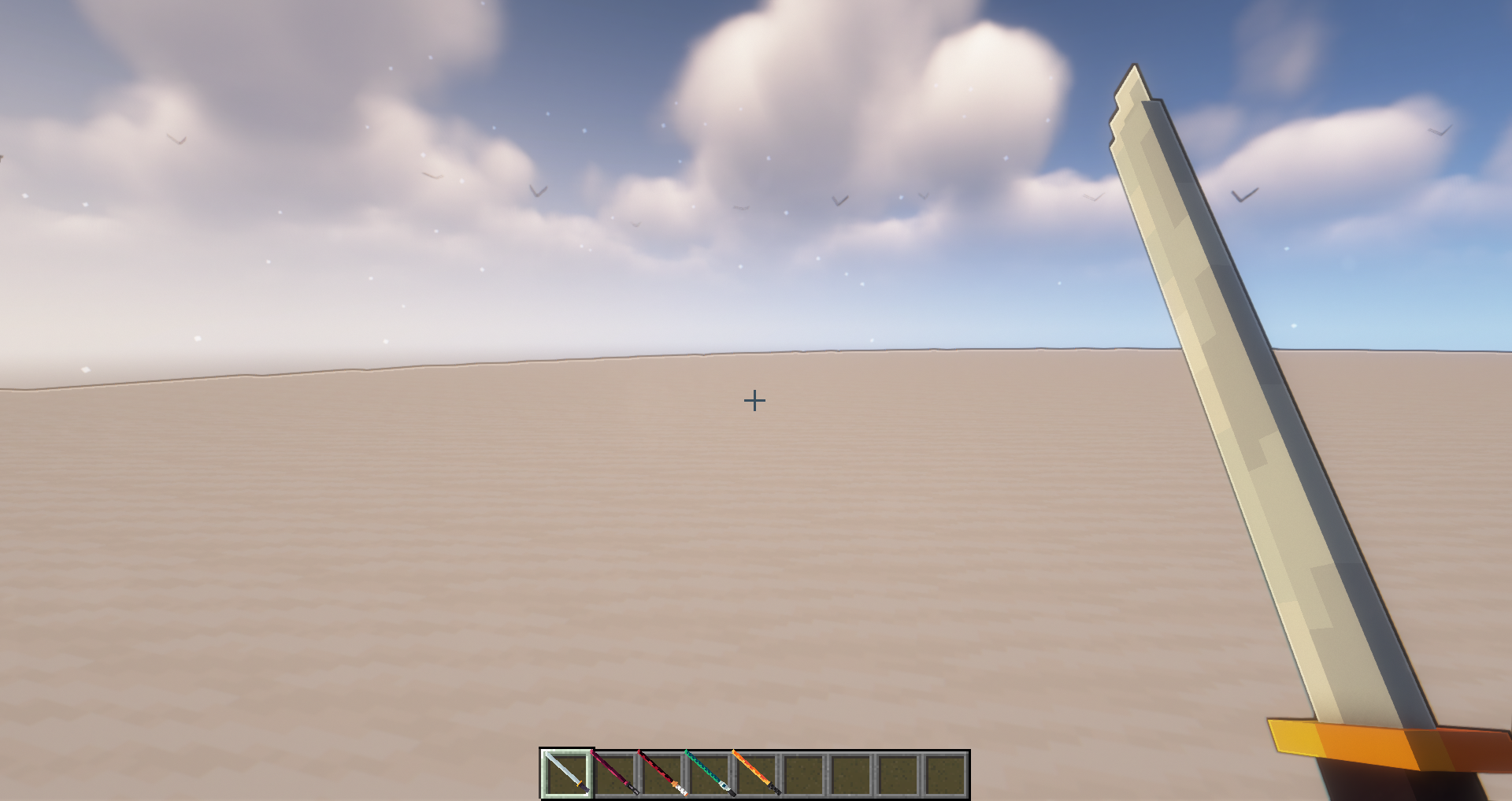Viewport: 1512px width, 801px height.
Task: Click the green katana's white sheath tip
Action: click(x=724, y=784)
